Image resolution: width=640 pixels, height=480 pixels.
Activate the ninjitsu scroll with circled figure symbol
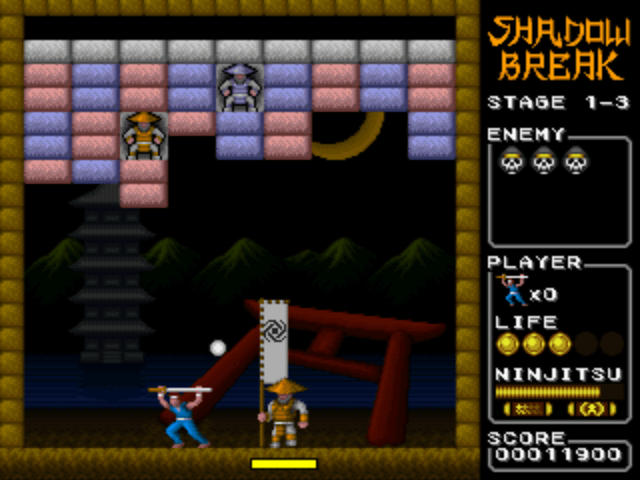[x=592, y=410]
